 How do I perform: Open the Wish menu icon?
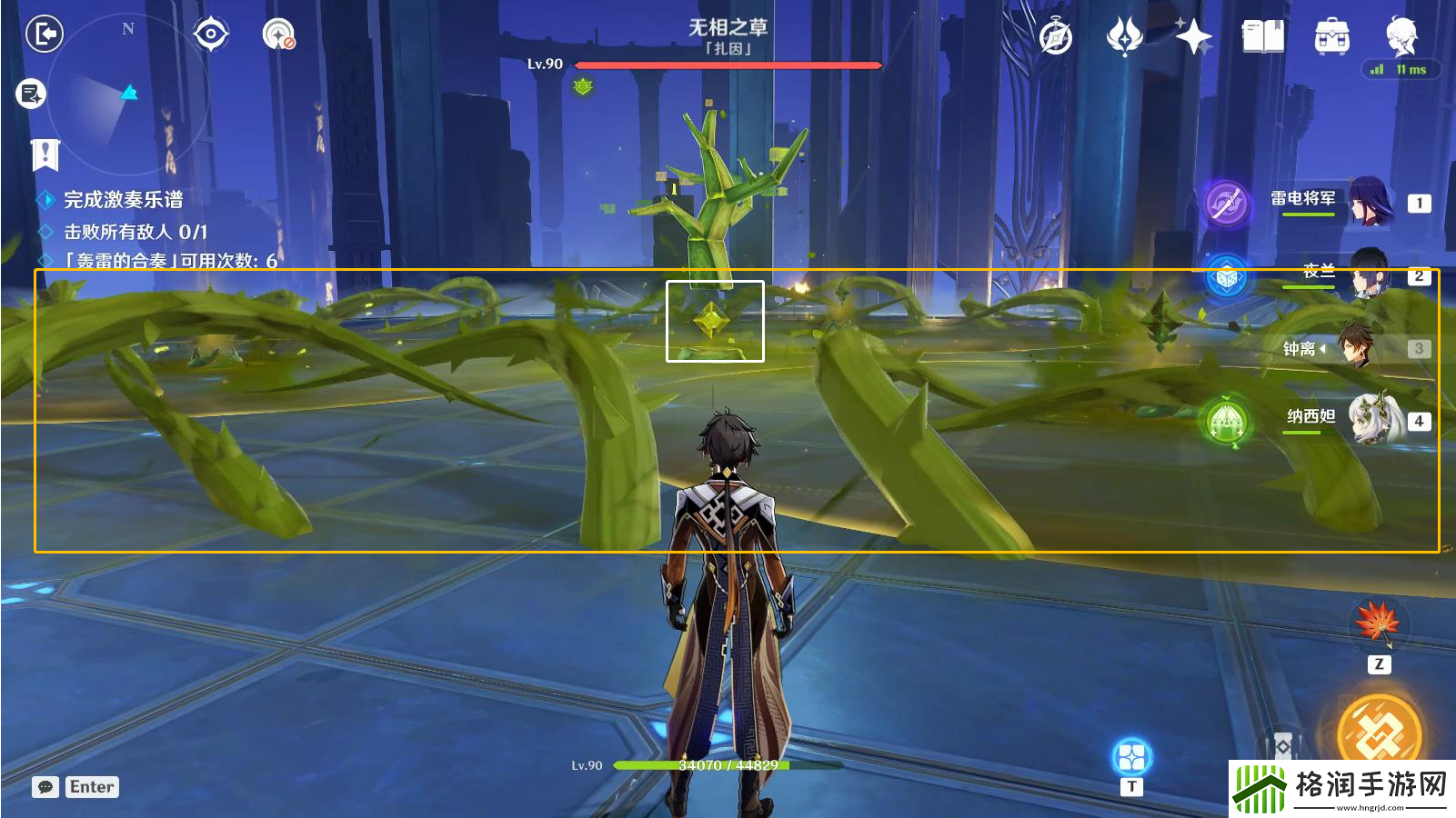coord(1124,37)
